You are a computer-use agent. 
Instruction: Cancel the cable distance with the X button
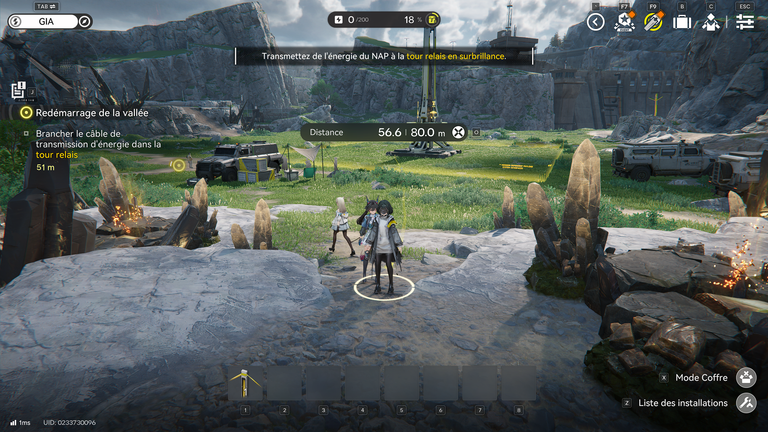[458, 132]
